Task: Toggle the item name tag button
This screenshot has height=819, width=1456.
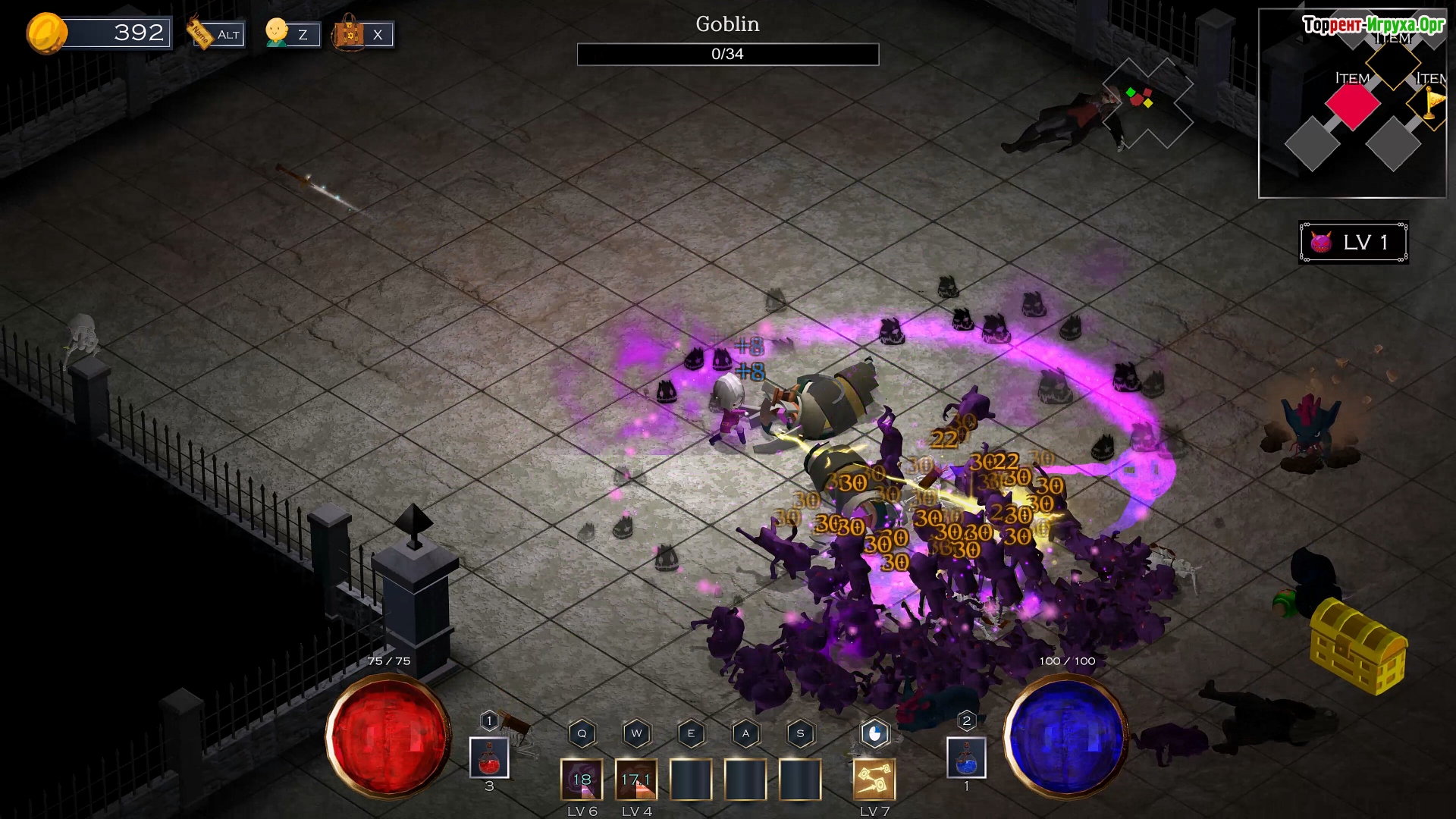Action: coord(217,34)
